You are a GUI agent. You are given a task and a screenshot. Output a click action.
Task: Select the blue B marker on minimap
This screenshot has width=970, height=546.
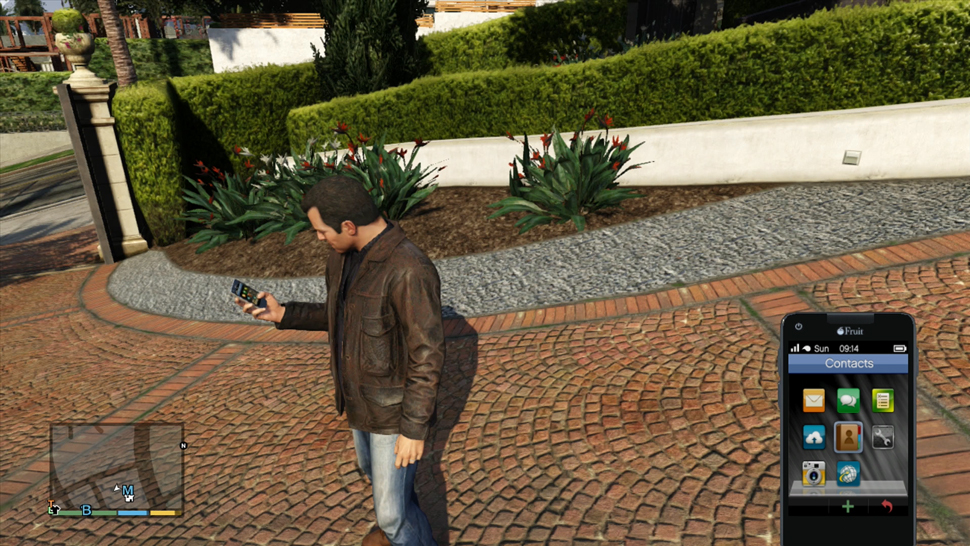(x=86, y=510)
